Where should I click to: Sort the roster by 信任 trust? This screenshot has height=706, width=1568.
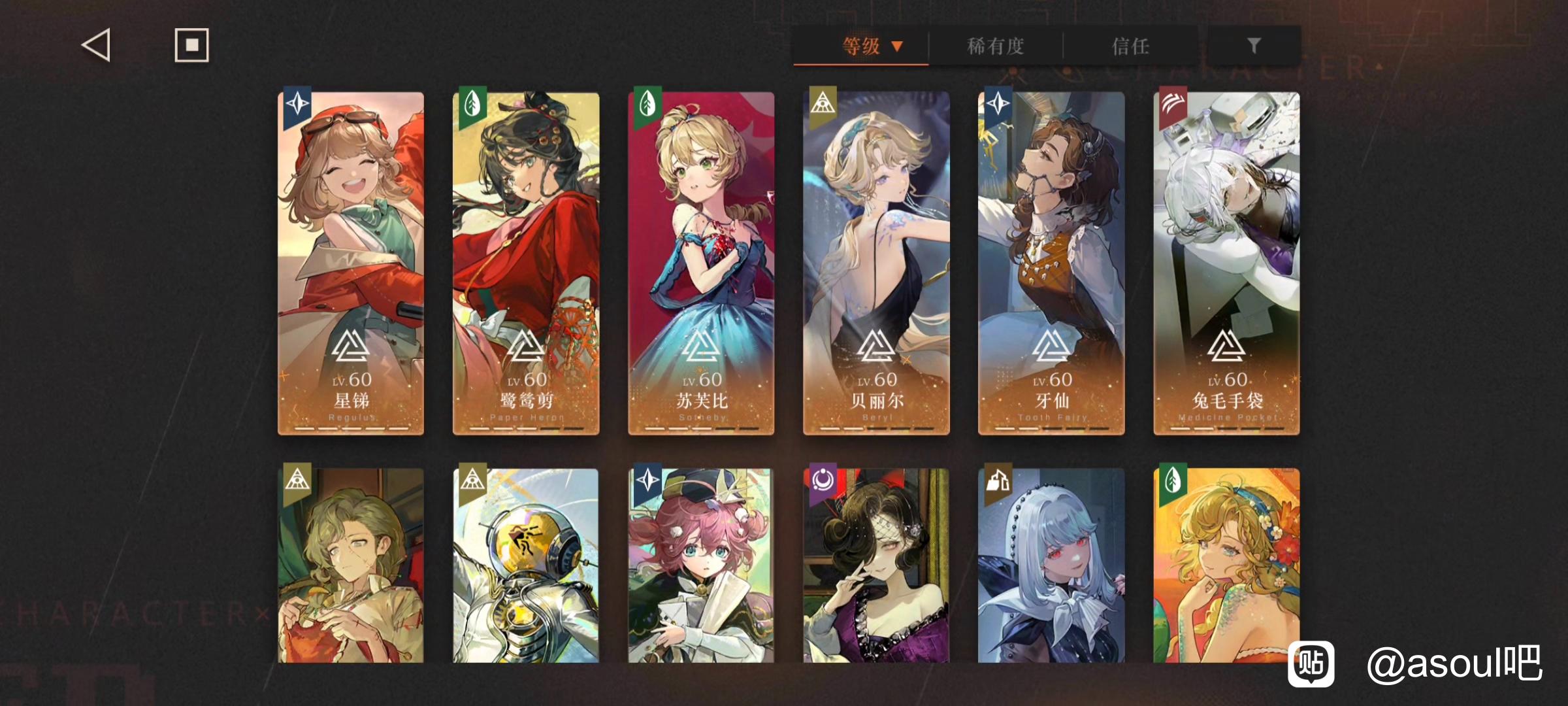1130,46
